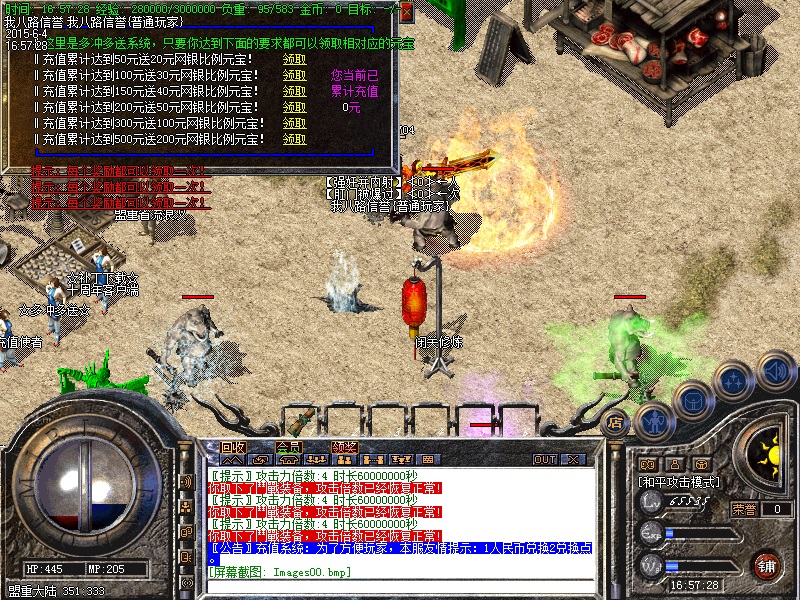The width and height of the screenshot is (800, 600).
Task: Open the 领奖 rewards tab
Action: click(345, 447)
